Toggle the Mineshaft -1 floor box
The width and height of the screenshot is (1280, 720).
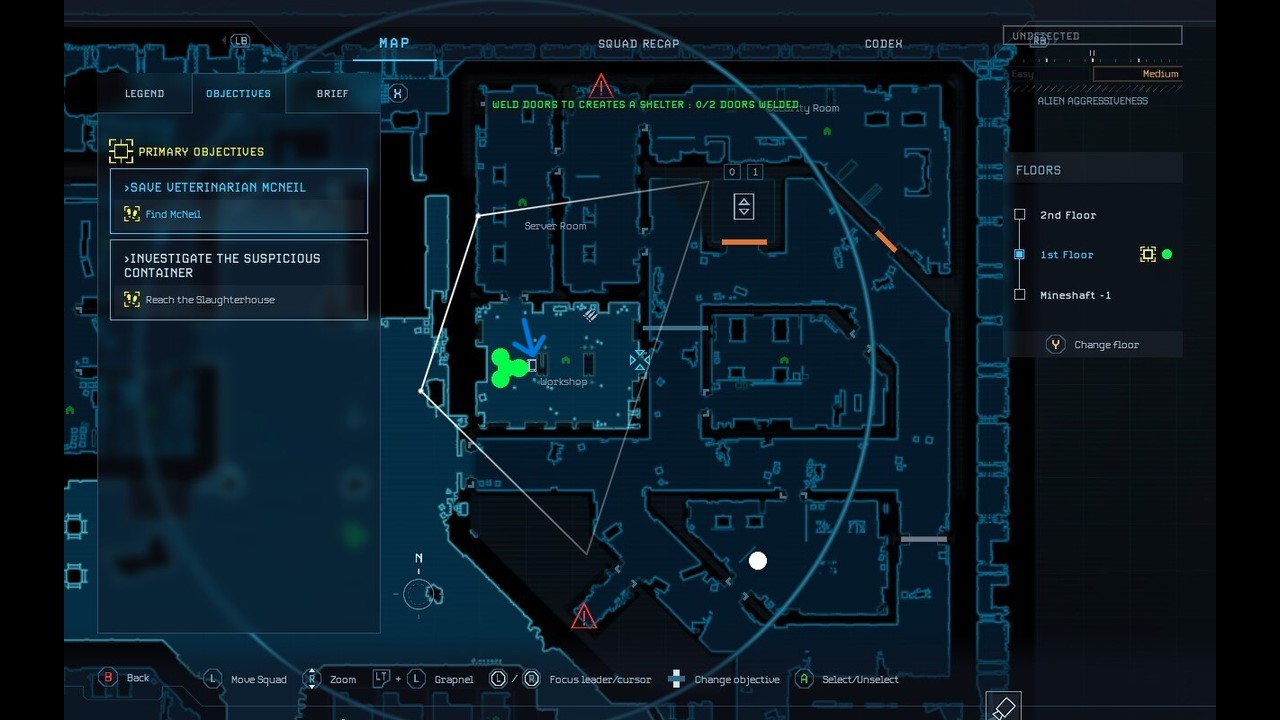click(1019, 294)
